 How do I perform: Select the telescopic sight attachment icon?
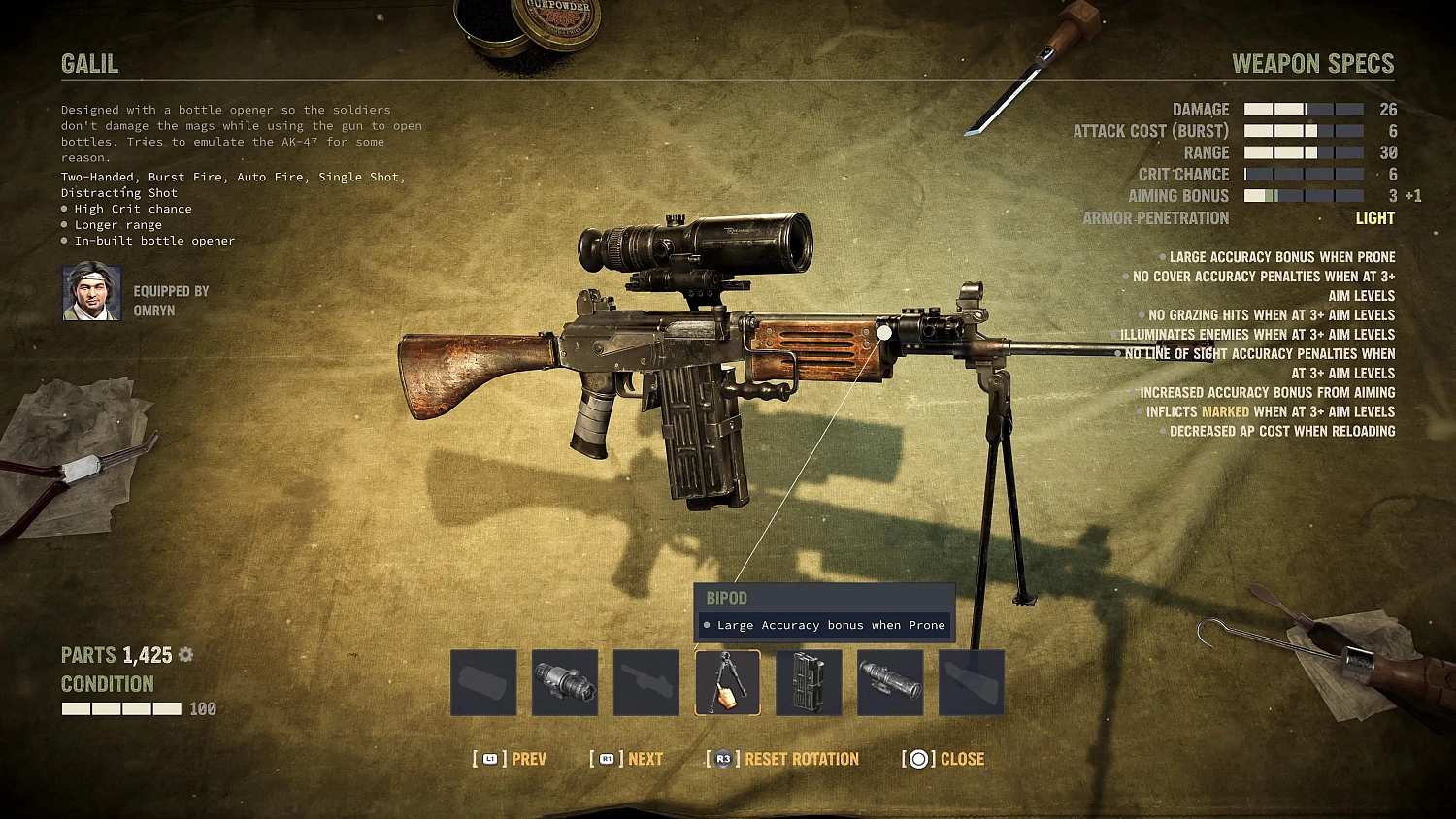click(889, 682)
